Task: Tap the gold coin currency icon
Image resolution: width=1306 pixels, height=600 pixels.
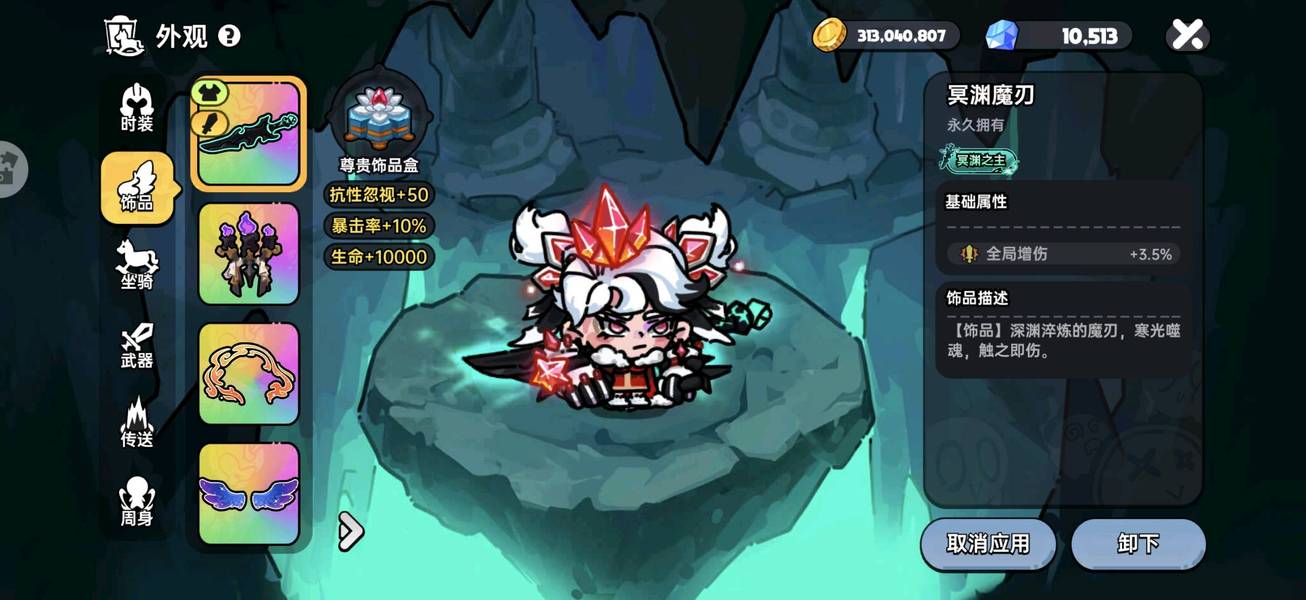Action: tap(829, 36)
